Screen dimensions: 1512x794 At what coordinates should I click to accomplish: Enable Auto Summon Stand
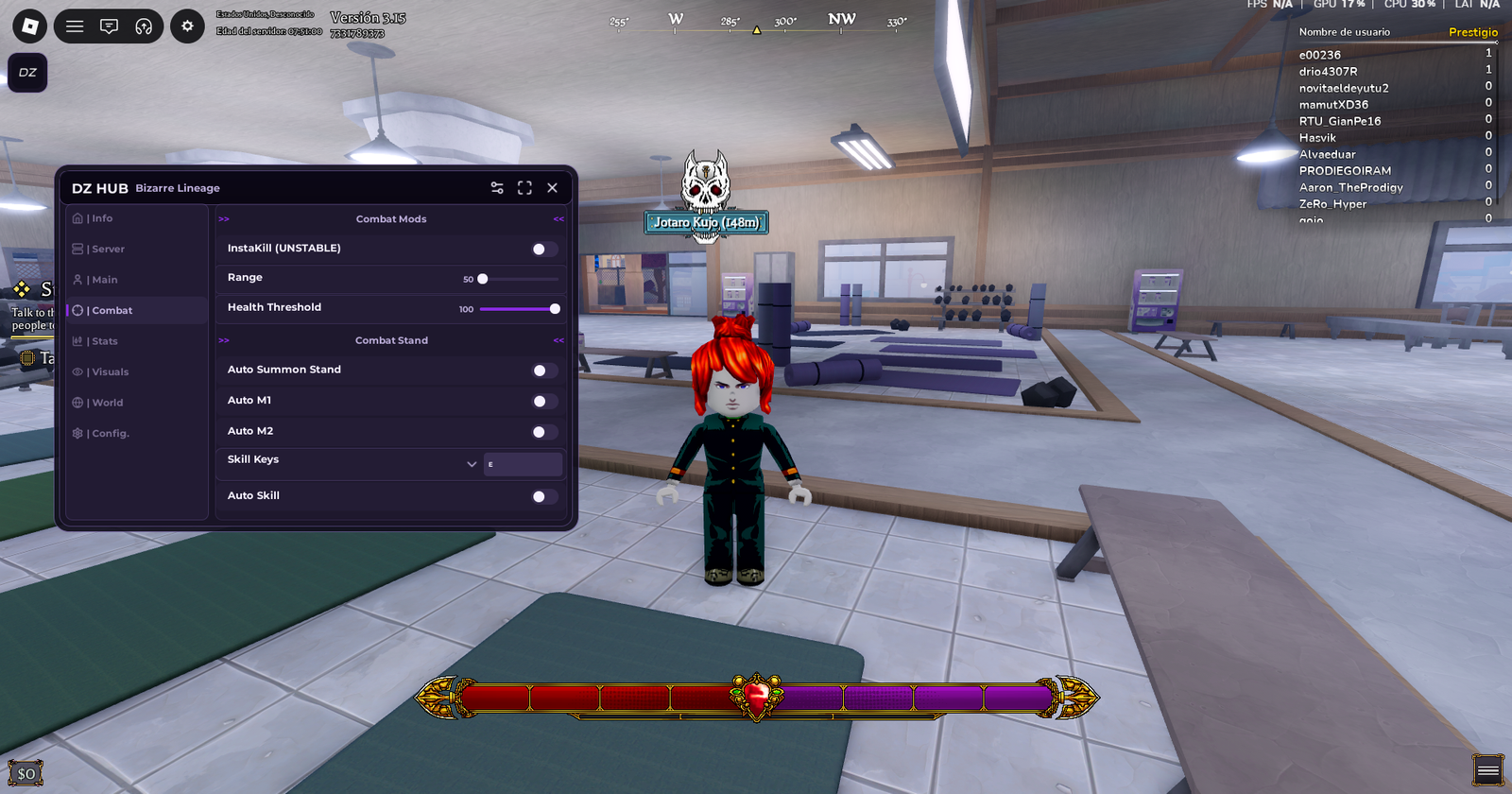point(543,371)
